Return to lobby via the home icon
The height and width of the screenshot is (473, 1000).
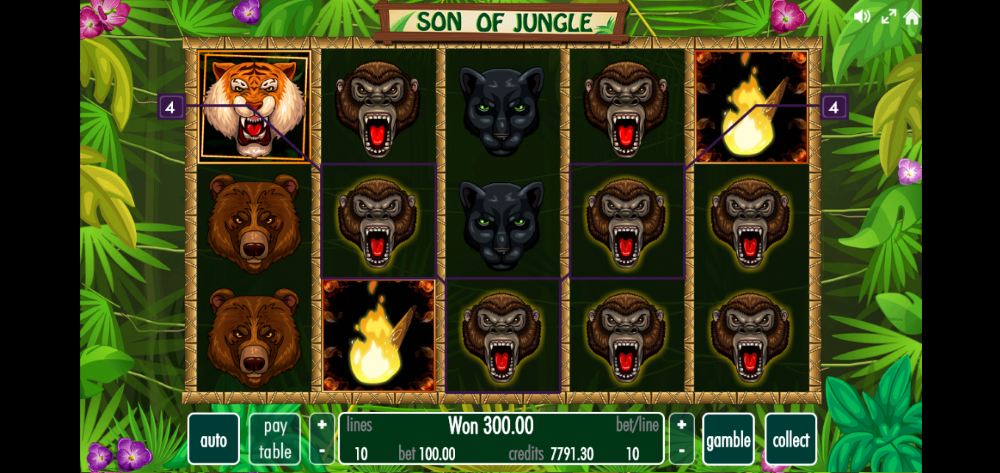click(912, 16)
